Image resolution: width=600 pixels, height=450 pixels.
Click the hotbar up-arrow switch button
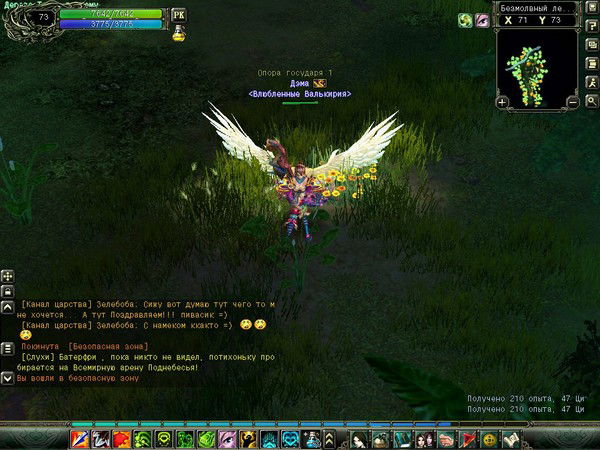pos(329,439)
